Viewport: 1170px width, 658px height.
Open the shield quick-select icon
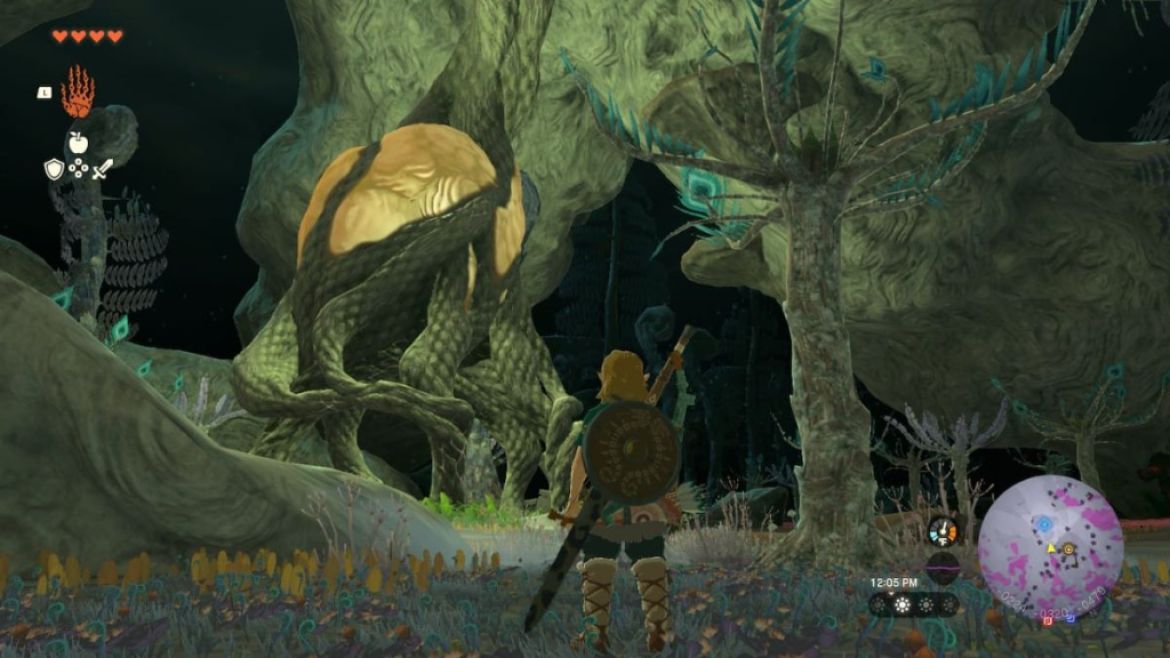[x=54, y=169]
